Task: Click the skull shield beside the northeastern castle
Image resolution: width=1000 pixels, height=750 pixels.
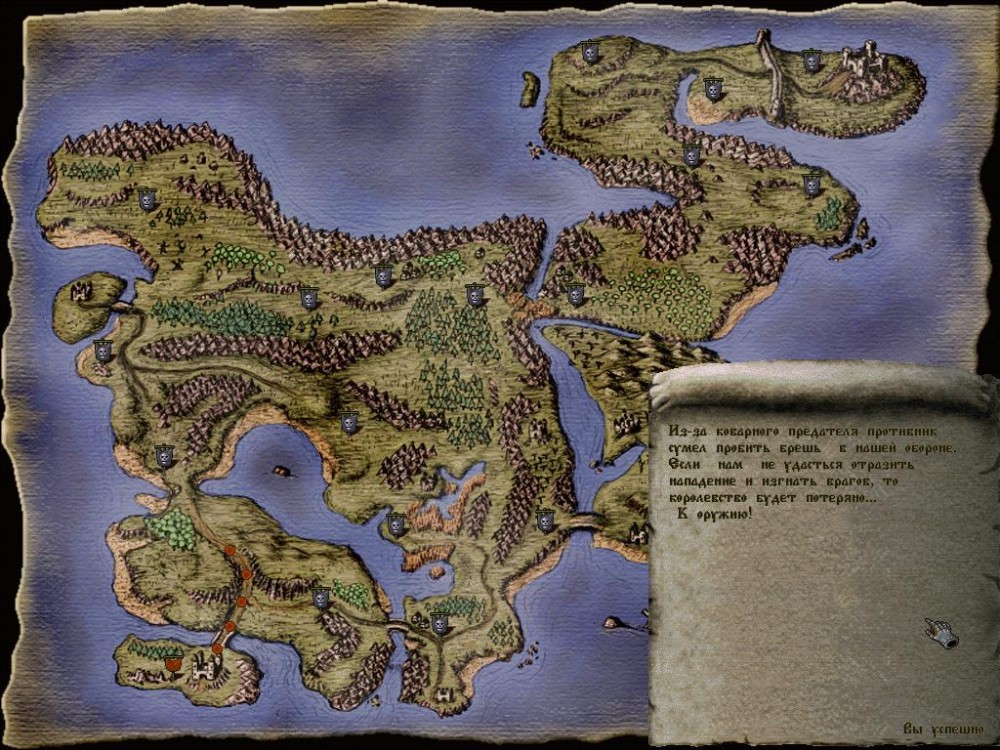Action: 812,62
